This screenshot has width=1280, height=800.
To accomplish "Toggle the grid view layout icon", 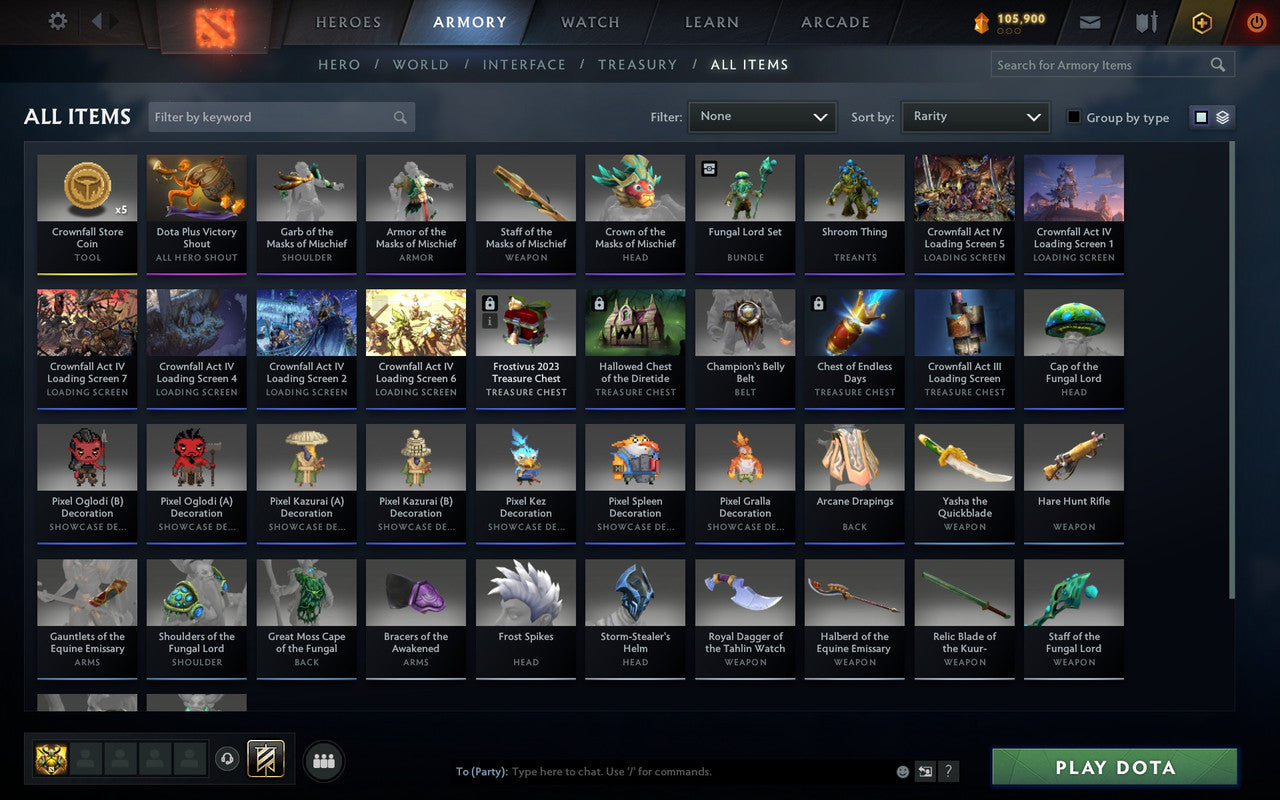I will (1199, 117).
